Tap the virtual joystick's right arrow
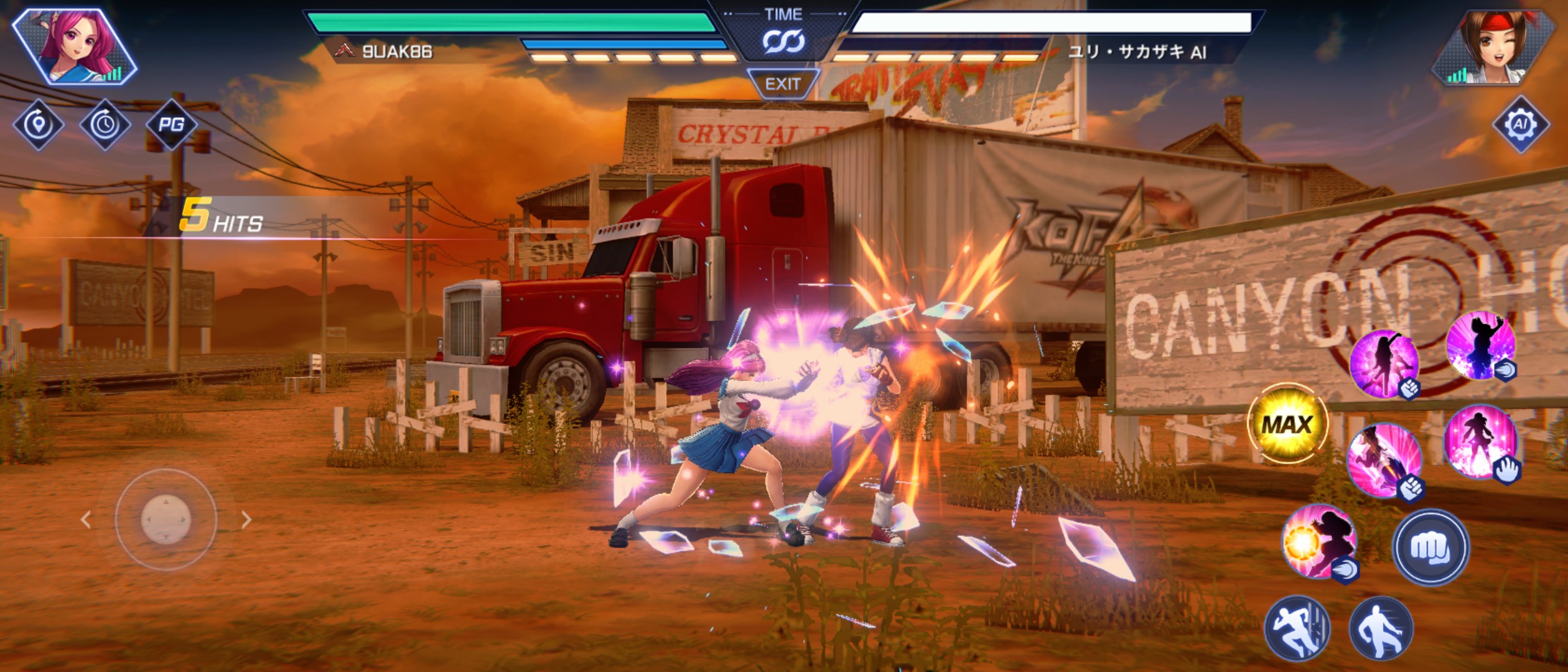The height and width of the screenshot is (672, 1568). point(246,520)
